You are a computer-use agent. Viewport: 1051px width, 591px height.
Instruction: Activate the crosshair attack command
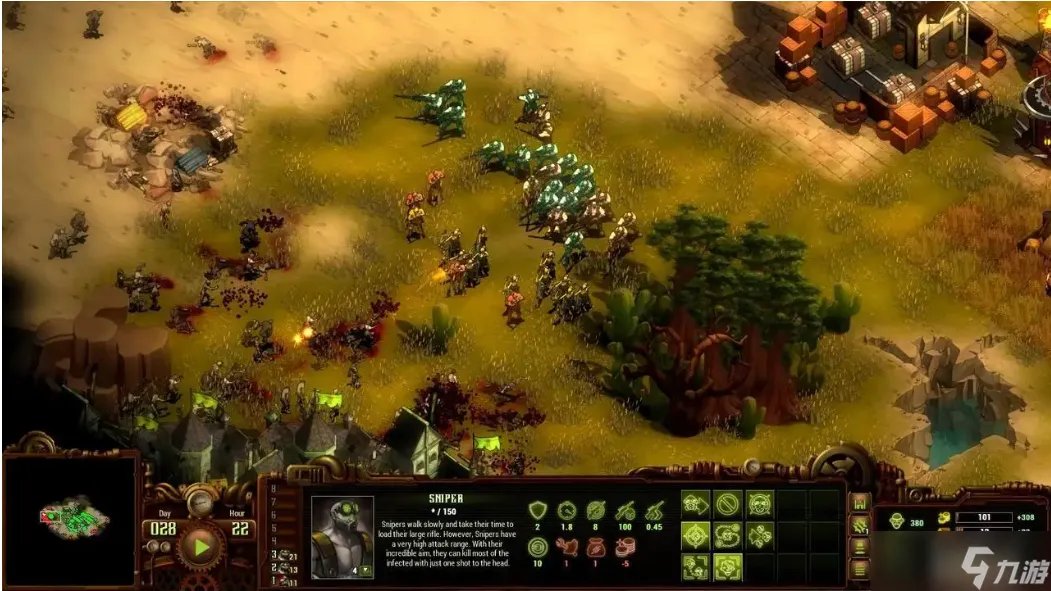696,536
